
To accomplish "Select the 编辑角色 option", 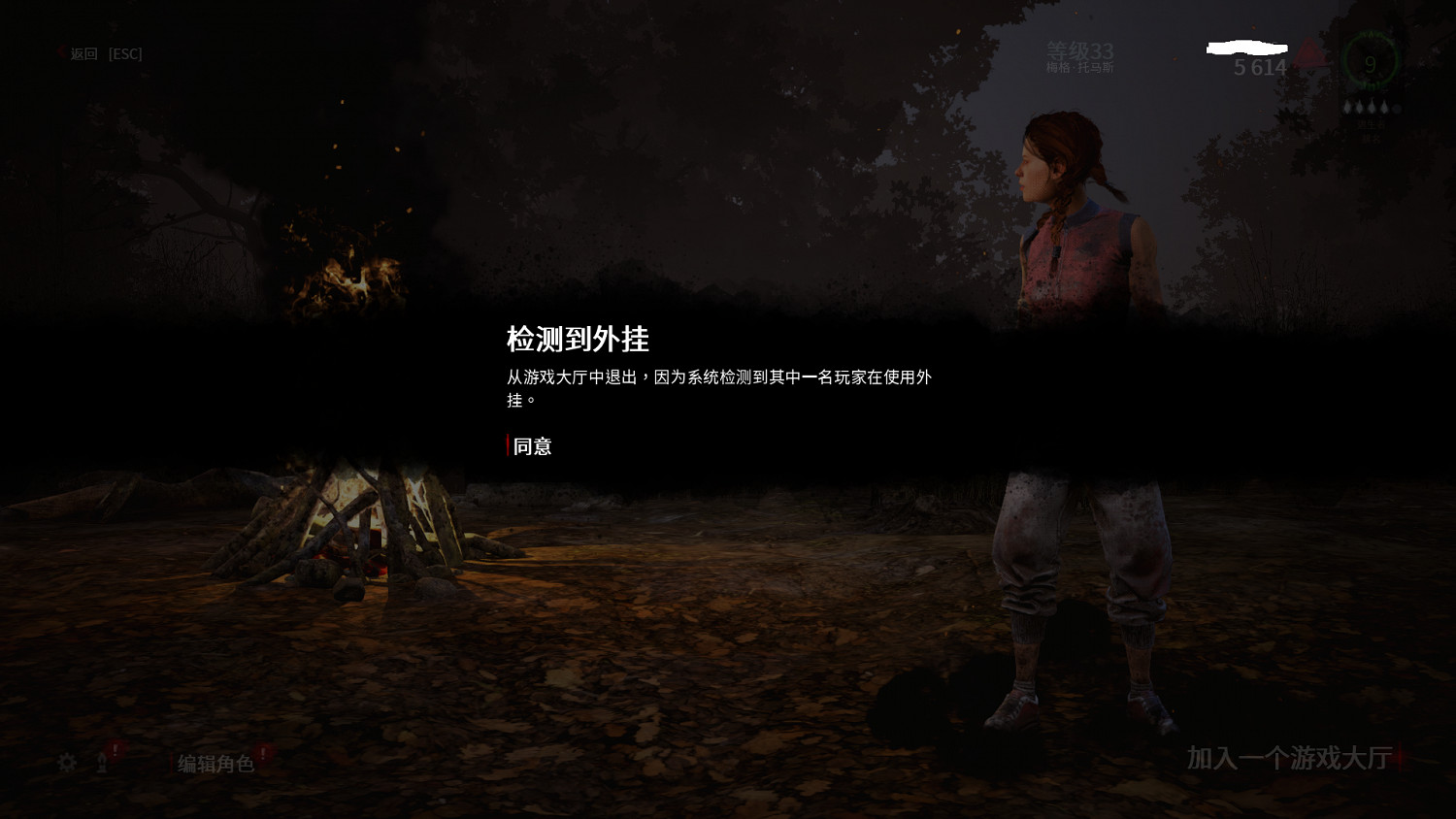I will coord(215,765).
